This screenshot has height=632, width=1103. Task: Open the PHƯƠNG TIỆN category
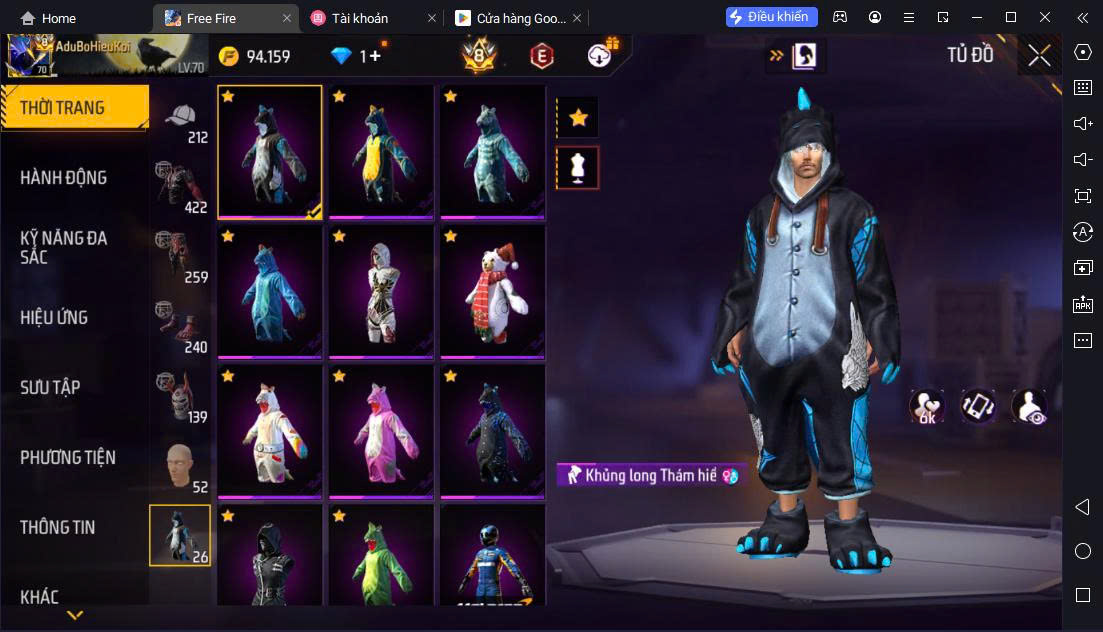point(68,458)
